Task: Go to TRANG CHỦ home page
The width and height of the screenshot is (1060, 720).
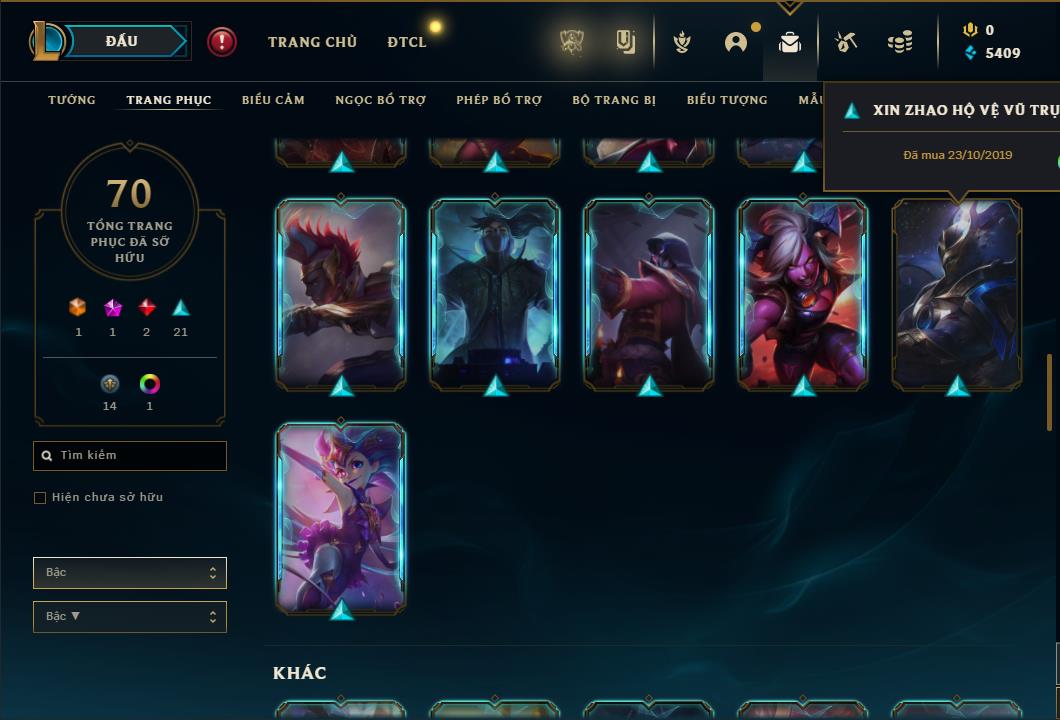Action: tap(312, 42)
